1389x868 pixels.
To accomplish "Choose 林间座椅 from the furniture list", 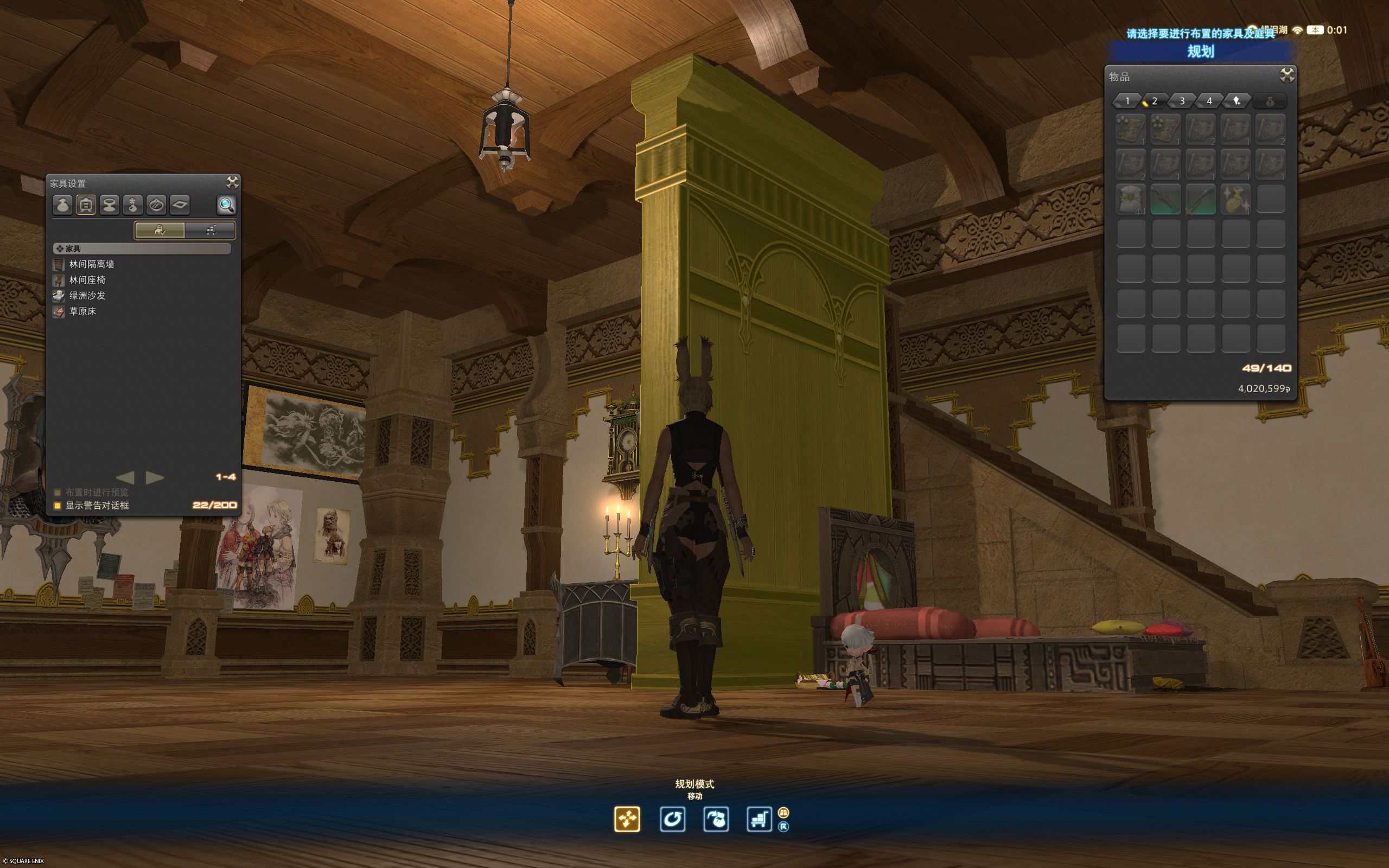I will [x=87, y=280].
